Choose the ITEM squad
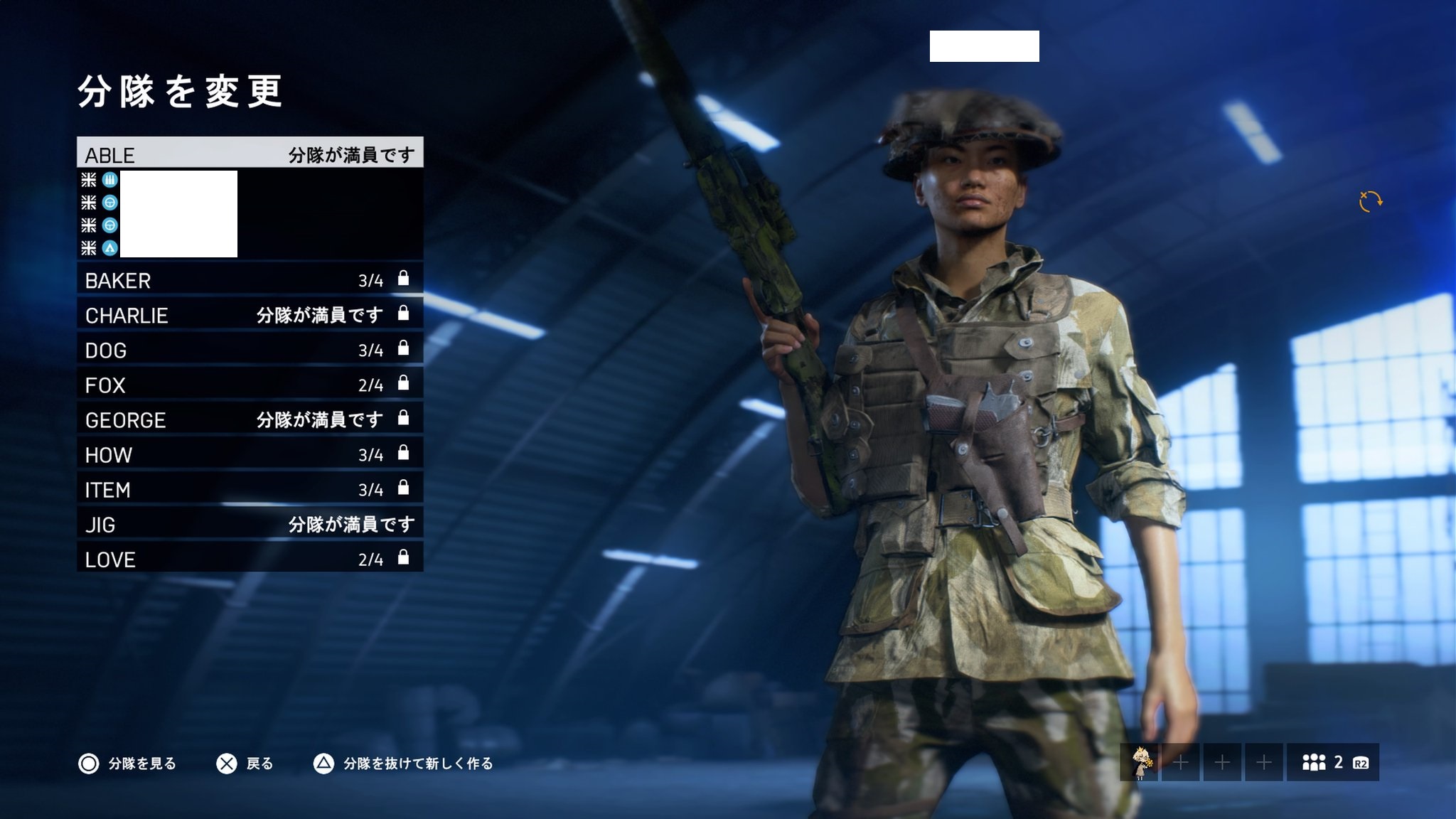1456x819 pixels. pyautogui.click(x=250, y=488)
